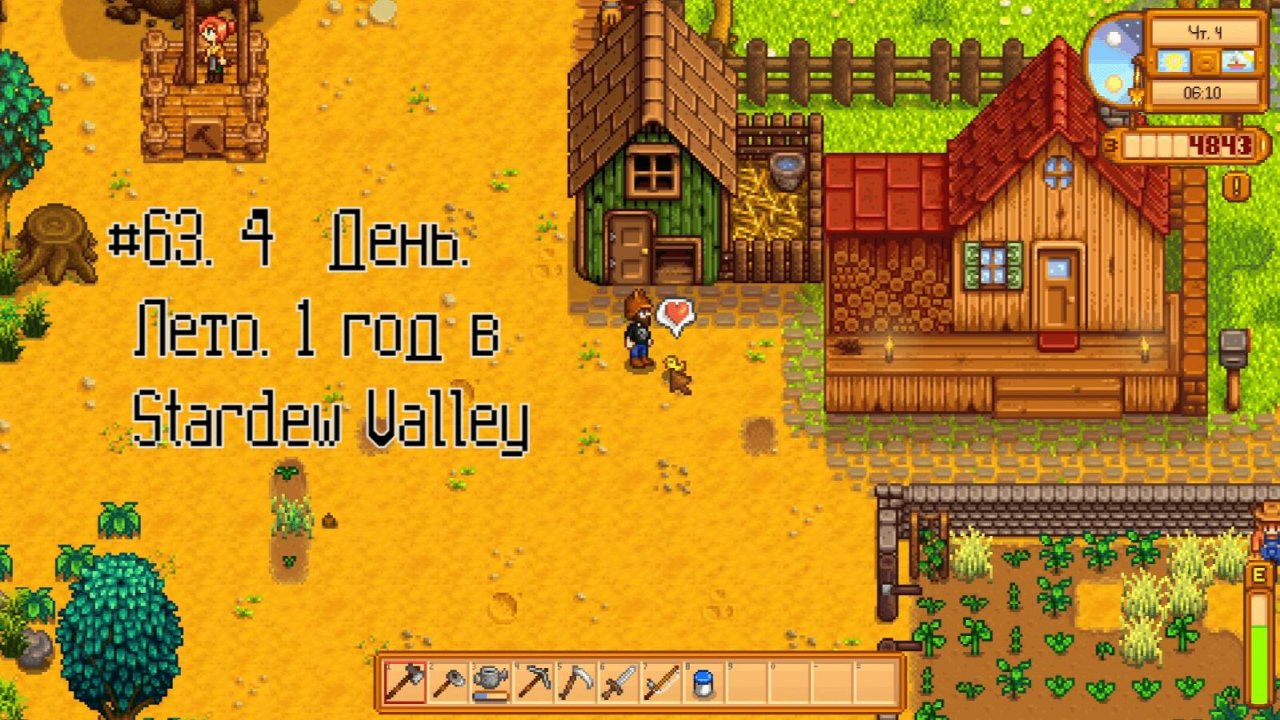
Task: Click the sun weather icon in the HUD
Action: 1173,61
